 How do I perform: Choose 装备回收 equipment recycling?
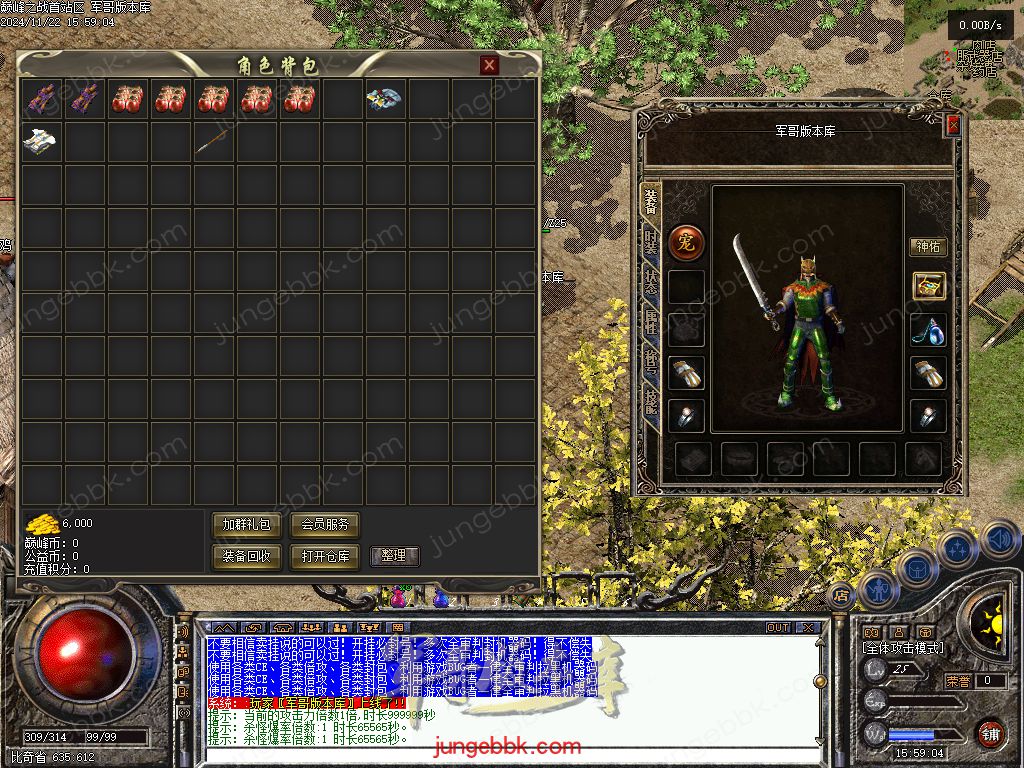click(x=246, y=556)
